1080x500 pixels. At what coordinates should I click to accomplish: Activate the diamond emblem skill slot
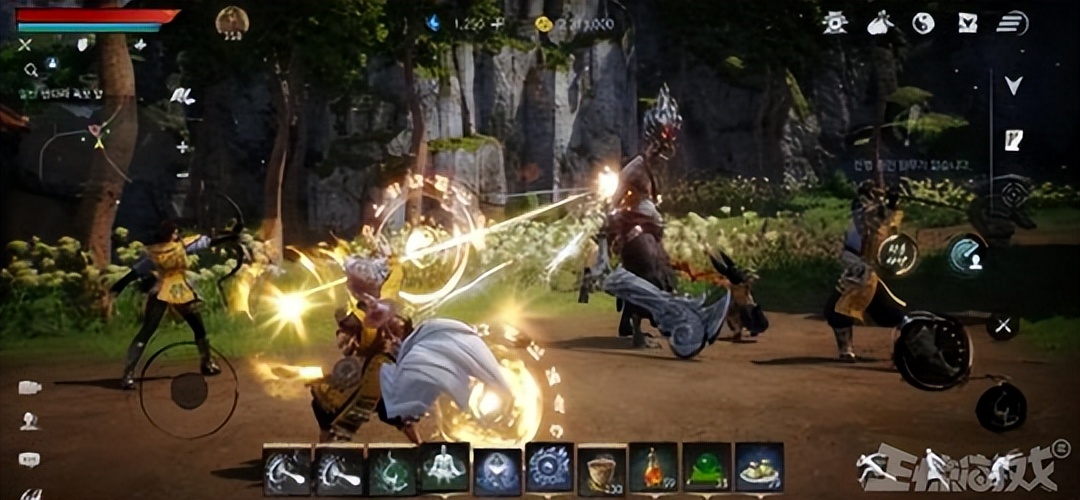tap(496, 468)
